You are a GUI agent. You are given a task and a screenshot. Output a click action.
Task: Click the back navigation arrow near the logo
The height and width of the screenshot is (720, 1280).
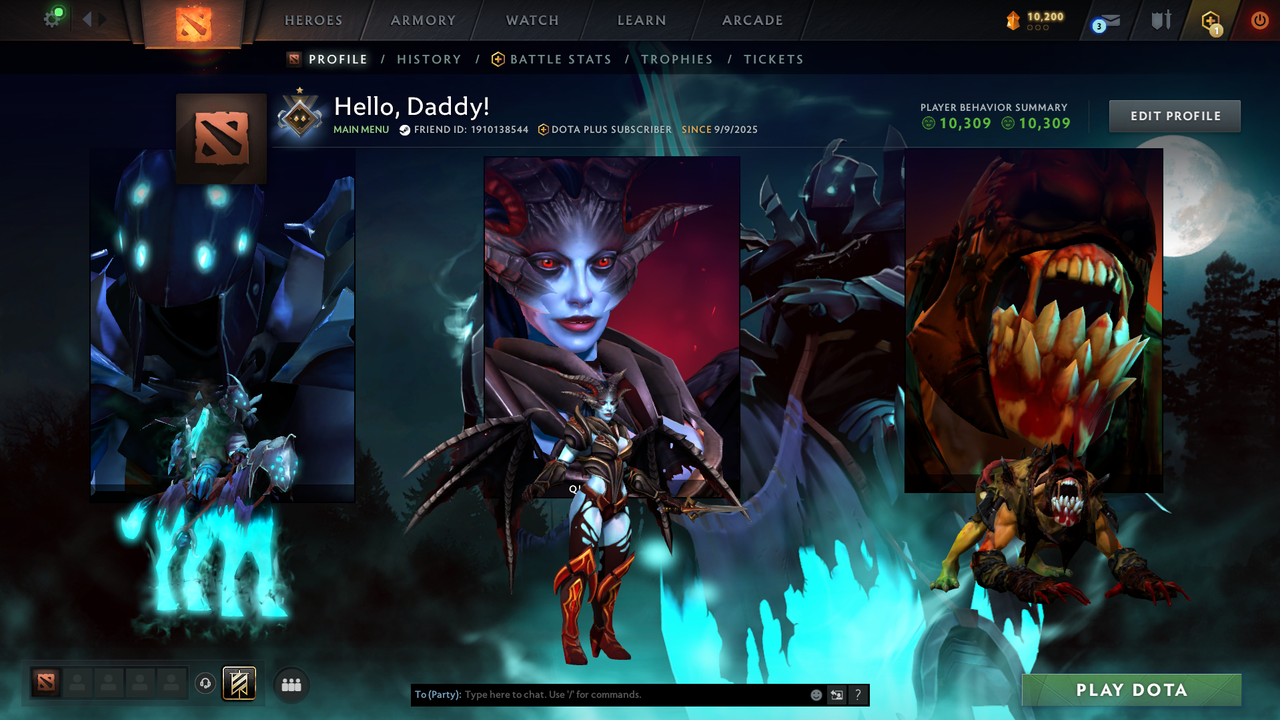(x=86, y=18)
